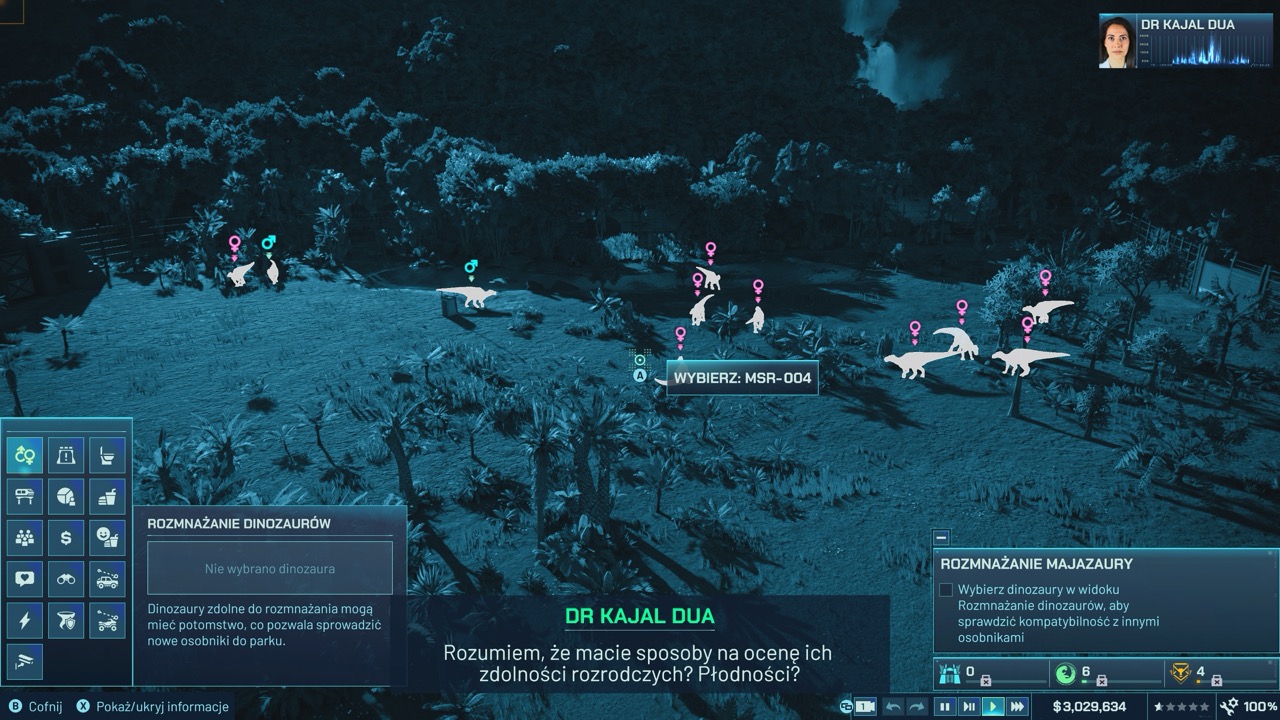Show the ranger jeep patrol view
The width and height of the screenshot is (1280, 720).
coord(107,578)
